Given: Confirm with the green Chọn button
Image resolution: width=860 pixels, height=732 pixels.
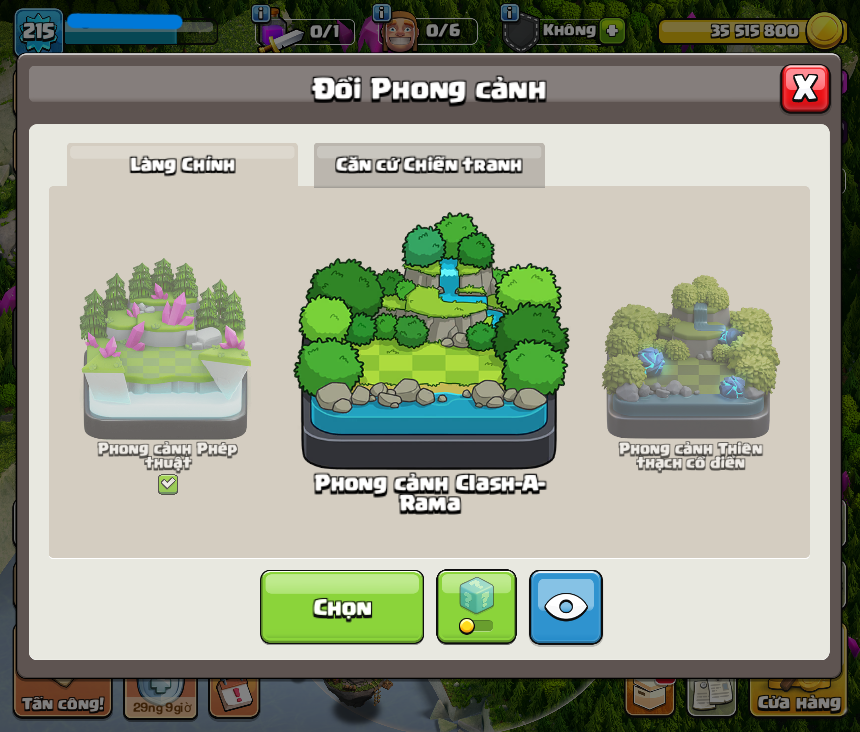Looking at the screenshot, I should [342, 607].
